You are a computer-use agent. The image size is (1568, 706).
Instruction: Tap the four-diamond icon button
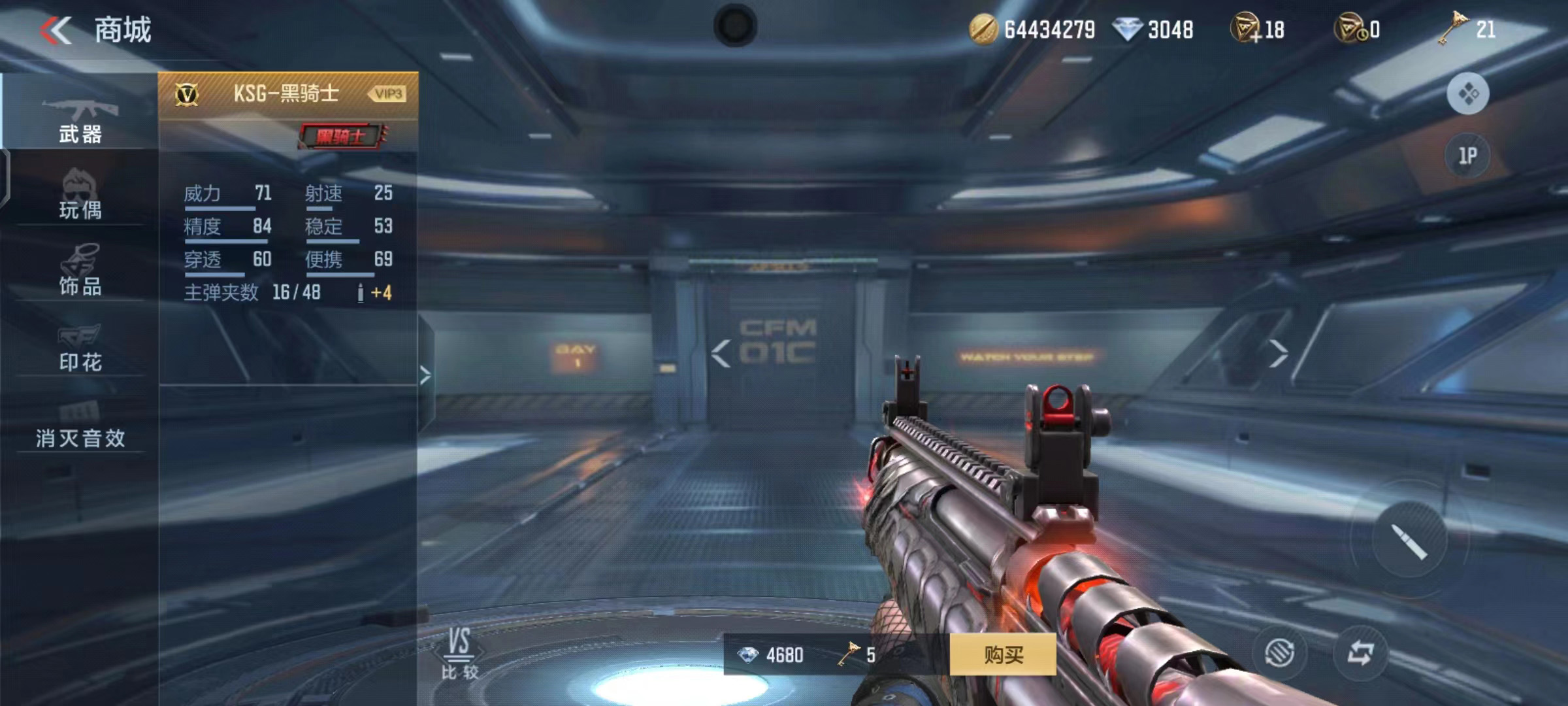click(1467, 94)
